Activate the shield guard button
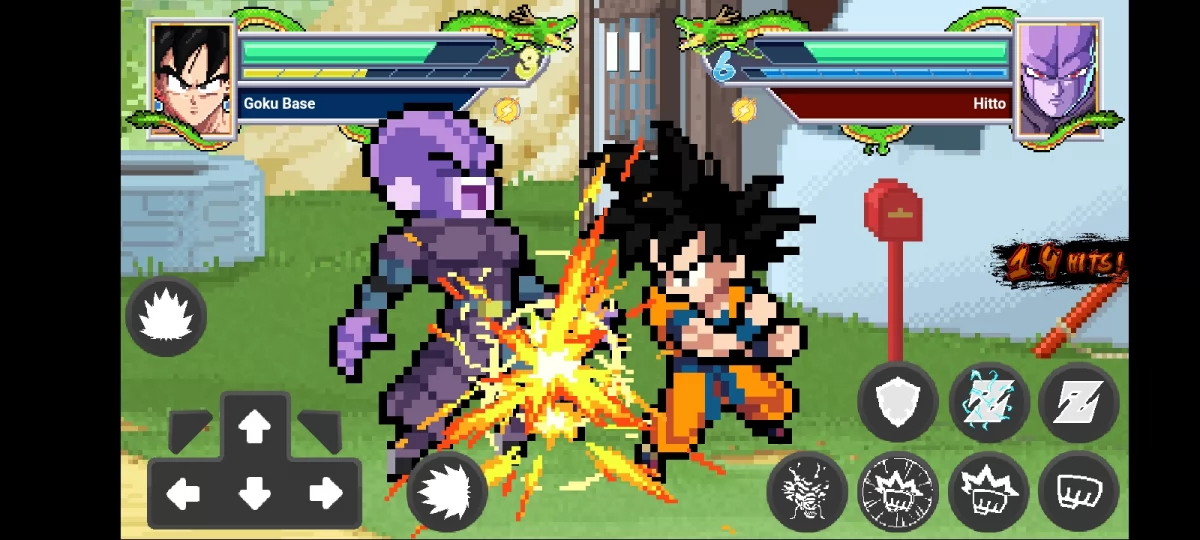The height and width of the screenshot is (540, 1200). pyautogui.click(x=898, y=401)
